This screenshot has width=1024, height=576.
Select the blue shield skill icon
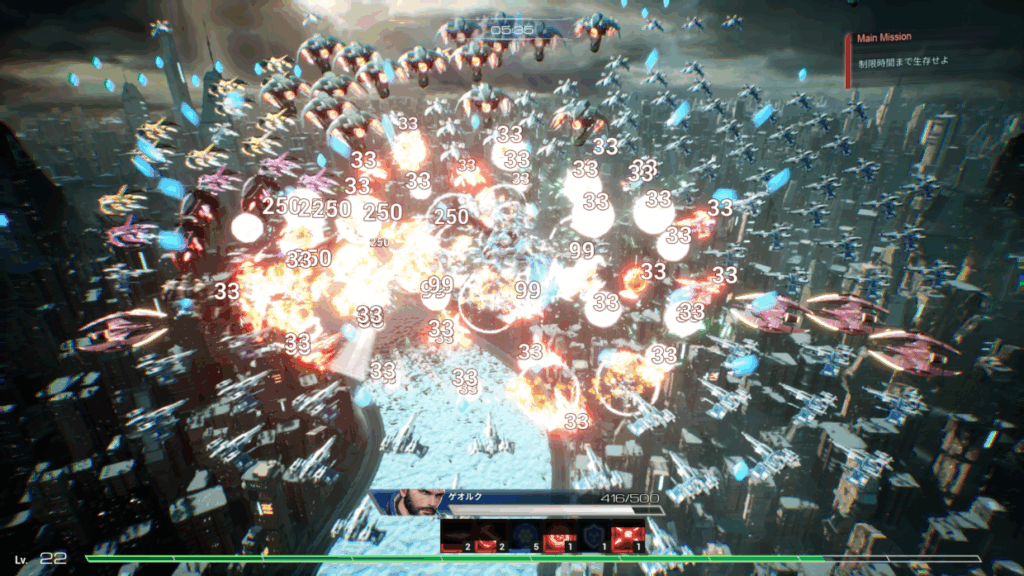(598, 538)
